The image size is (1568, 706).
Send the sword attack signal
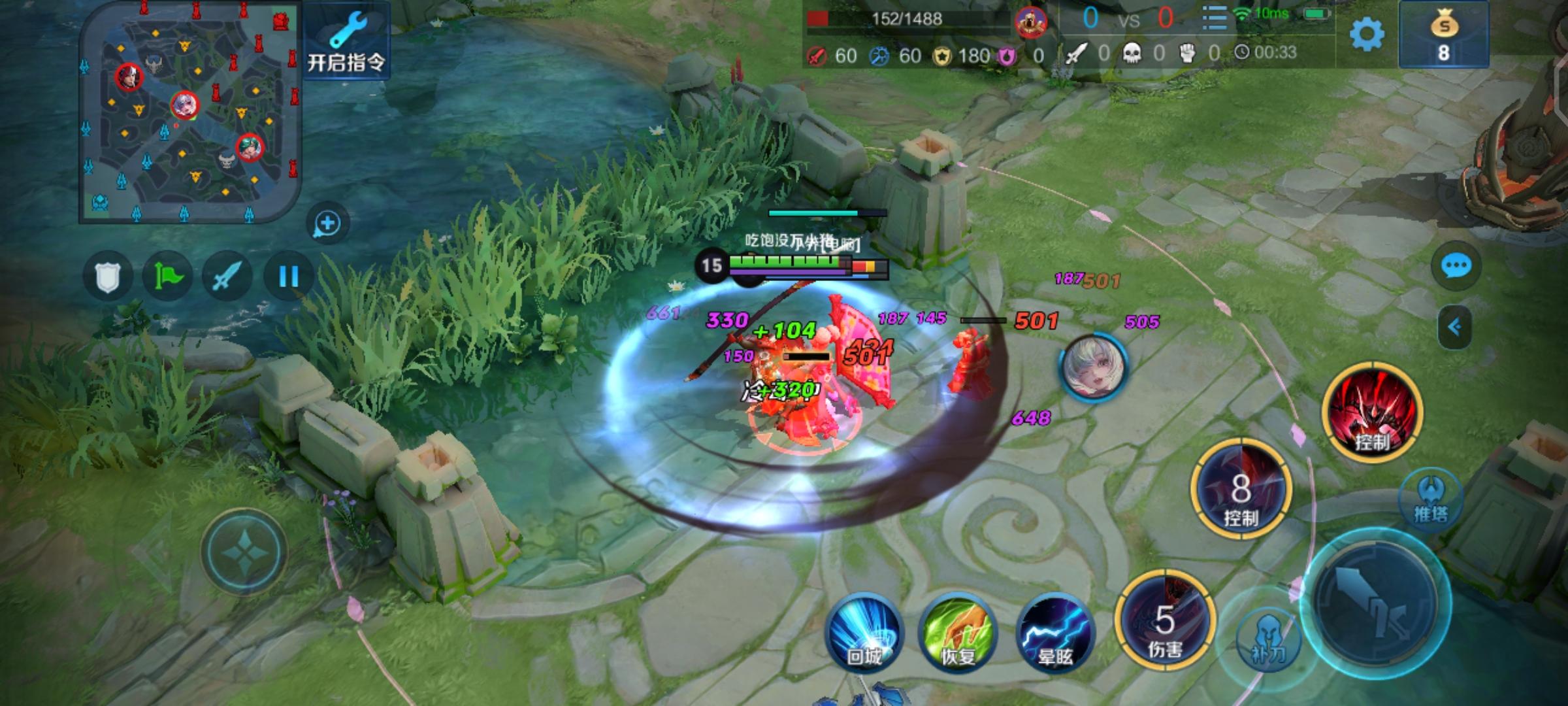(x=227, y=277)
